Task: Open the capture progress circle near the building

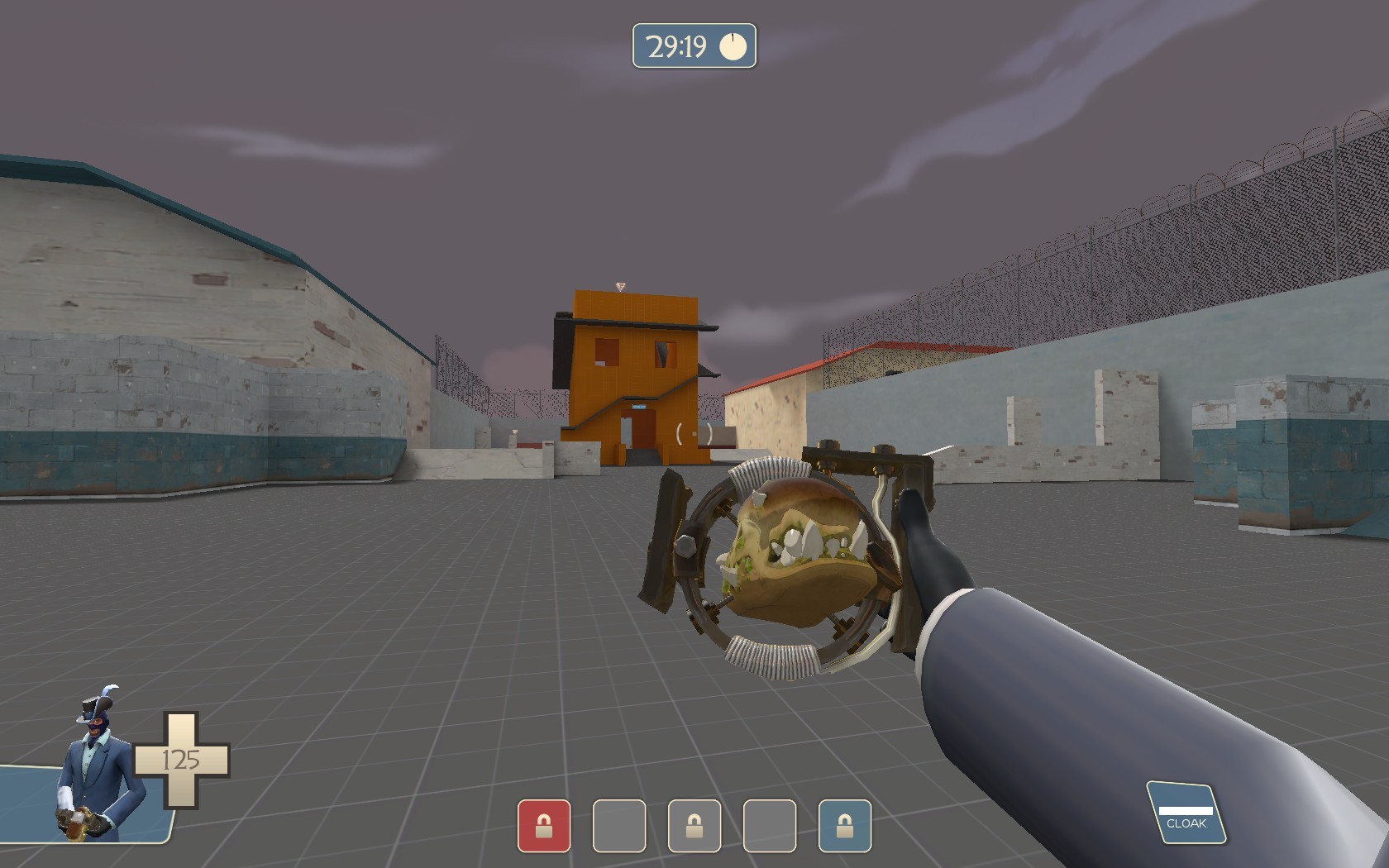Action: (x=693, y=434)
